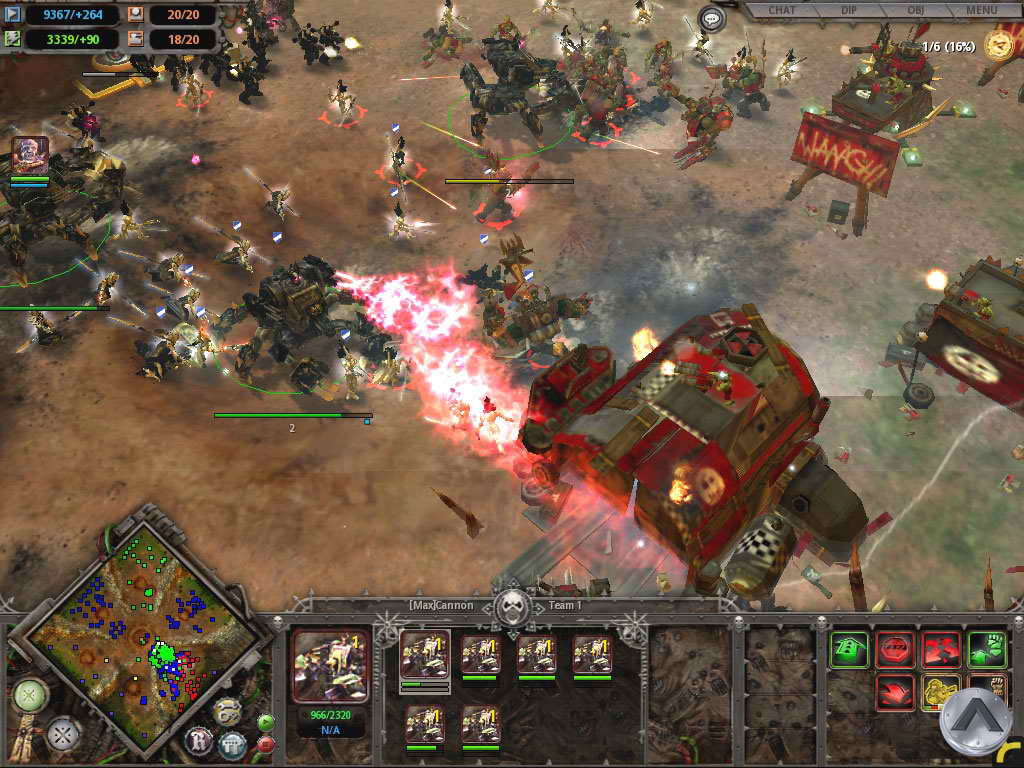This screenshot has width=1024, height=768.
Task: Show the OBJ objectives panel
Action: 918,11
